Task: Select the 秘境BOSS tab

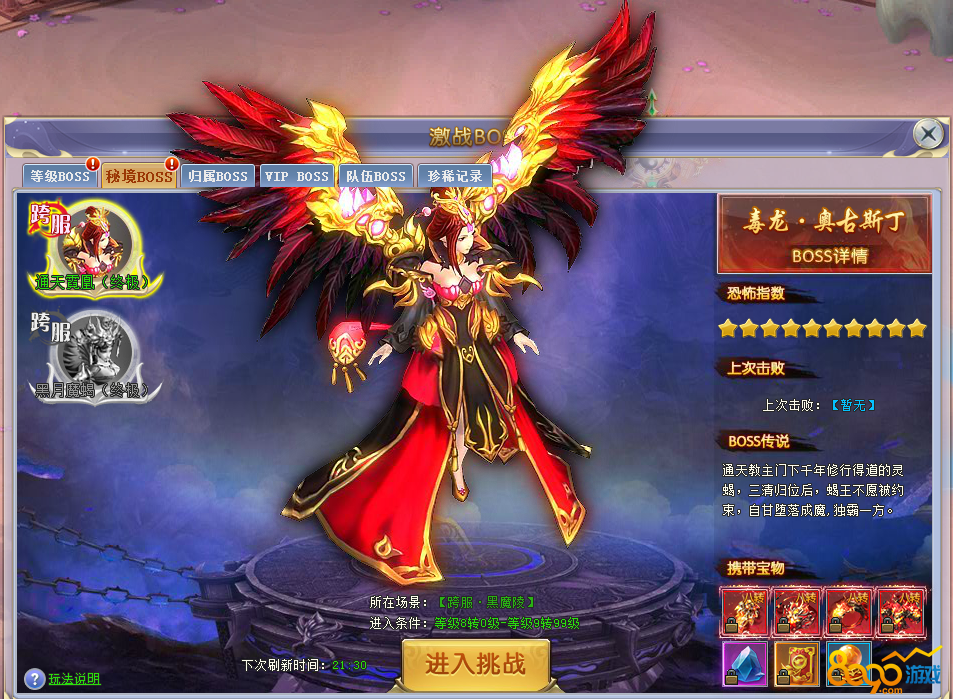Action: (138, 177)
